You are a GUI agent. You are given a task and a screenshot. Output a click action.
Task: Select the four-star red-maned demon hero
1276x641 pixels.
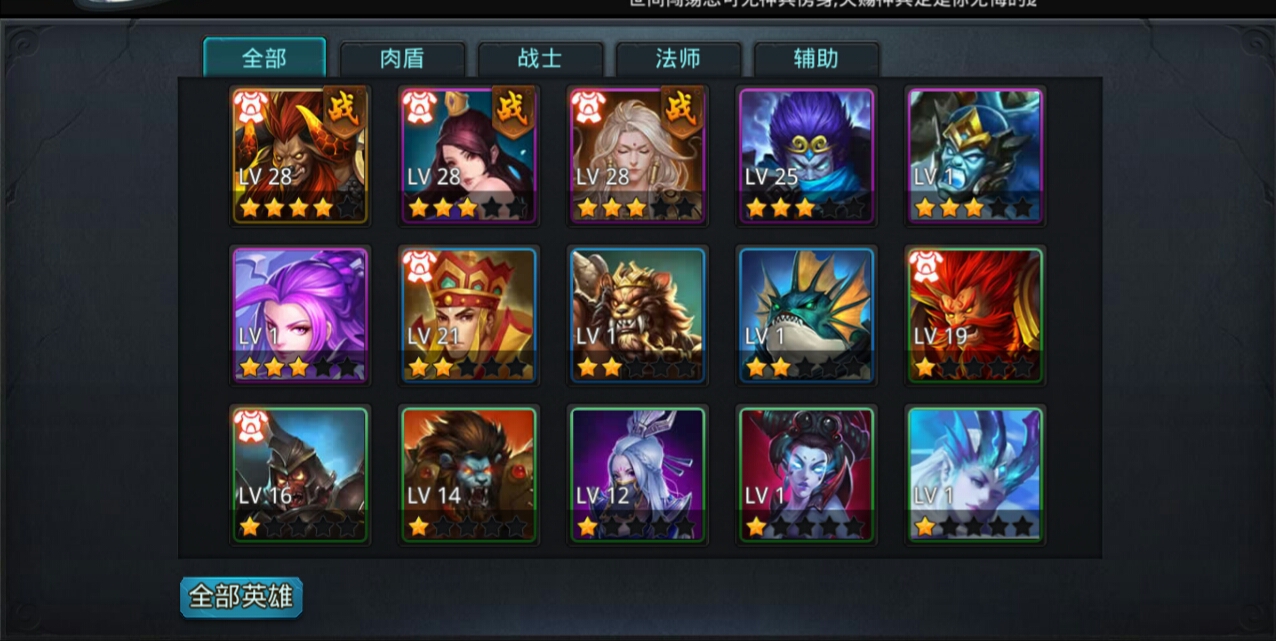tap(300, 155)
